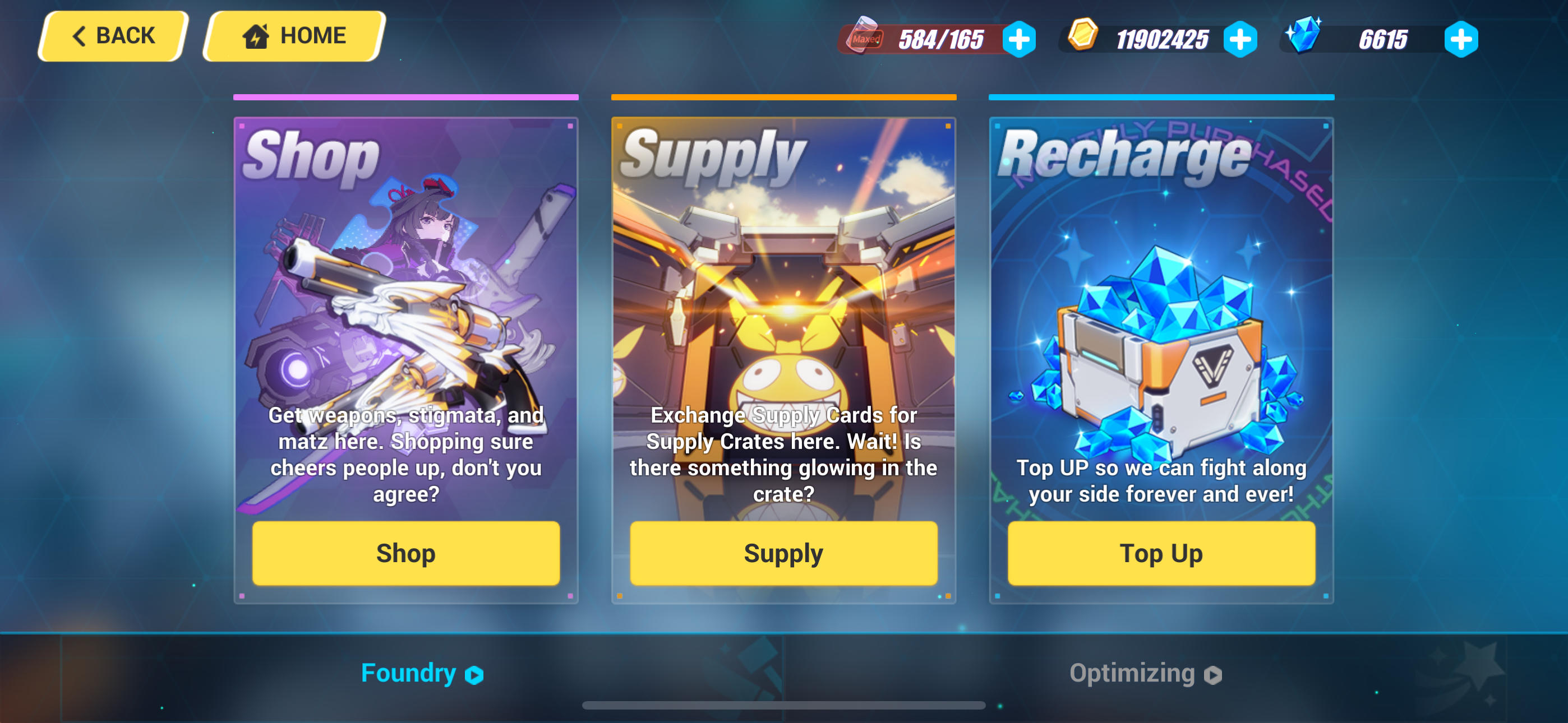
Task: Click the Optimizing play arrow icon
Action: coord(1214,674)
